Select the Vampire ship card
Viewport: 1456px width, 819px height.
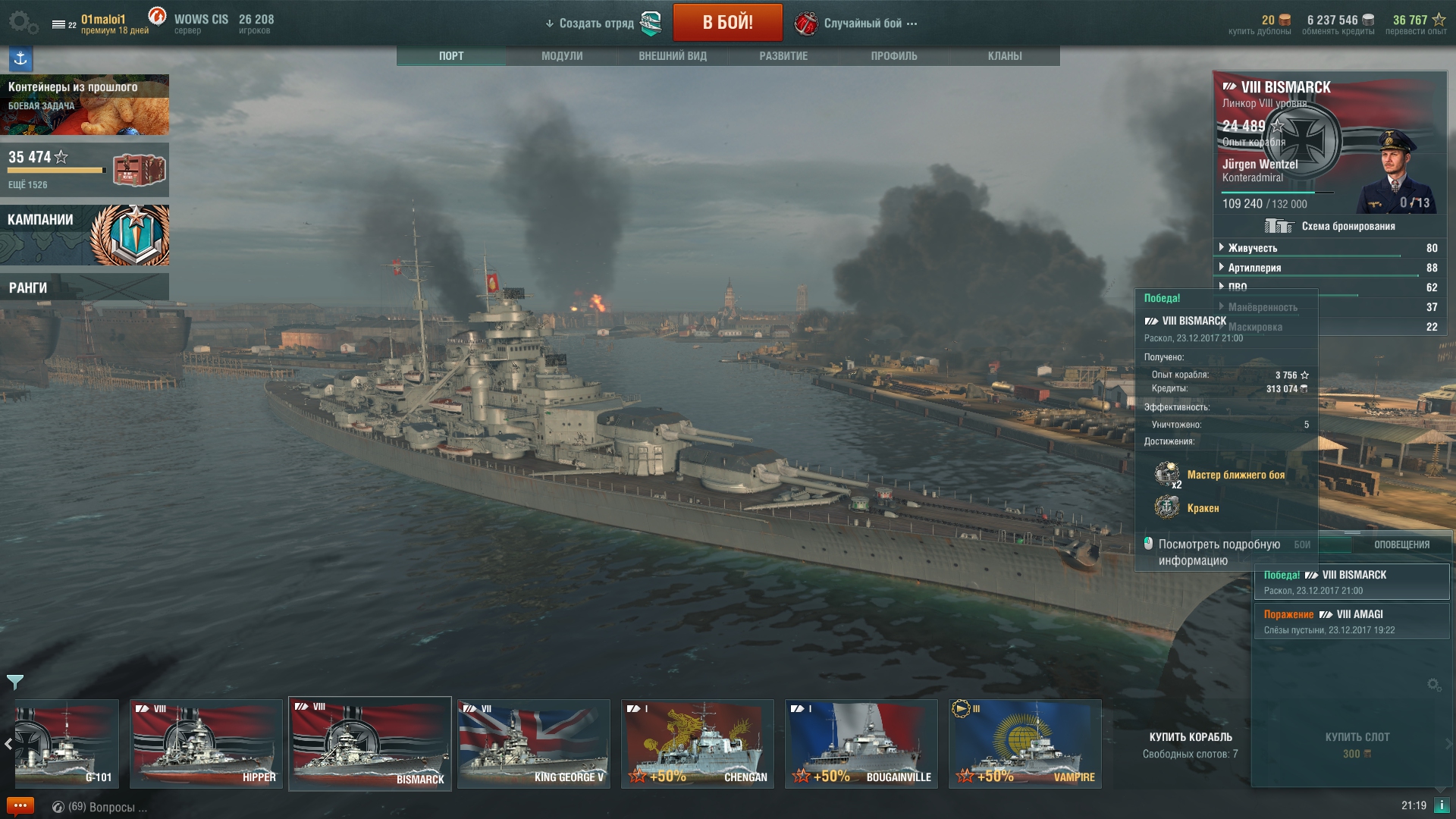coord(1025,744)
